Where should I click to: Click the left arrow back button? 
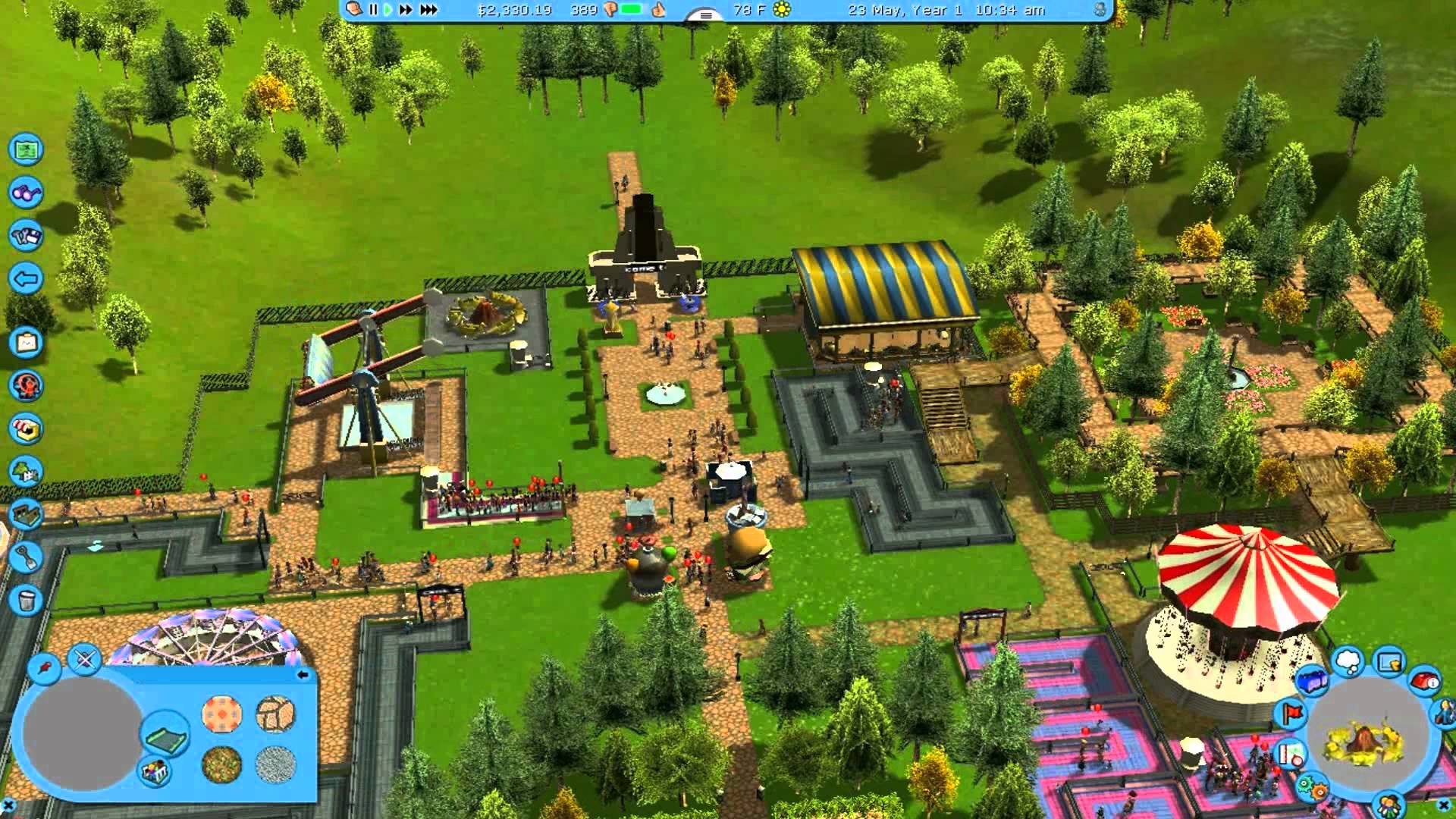click(x=26, y=279)
